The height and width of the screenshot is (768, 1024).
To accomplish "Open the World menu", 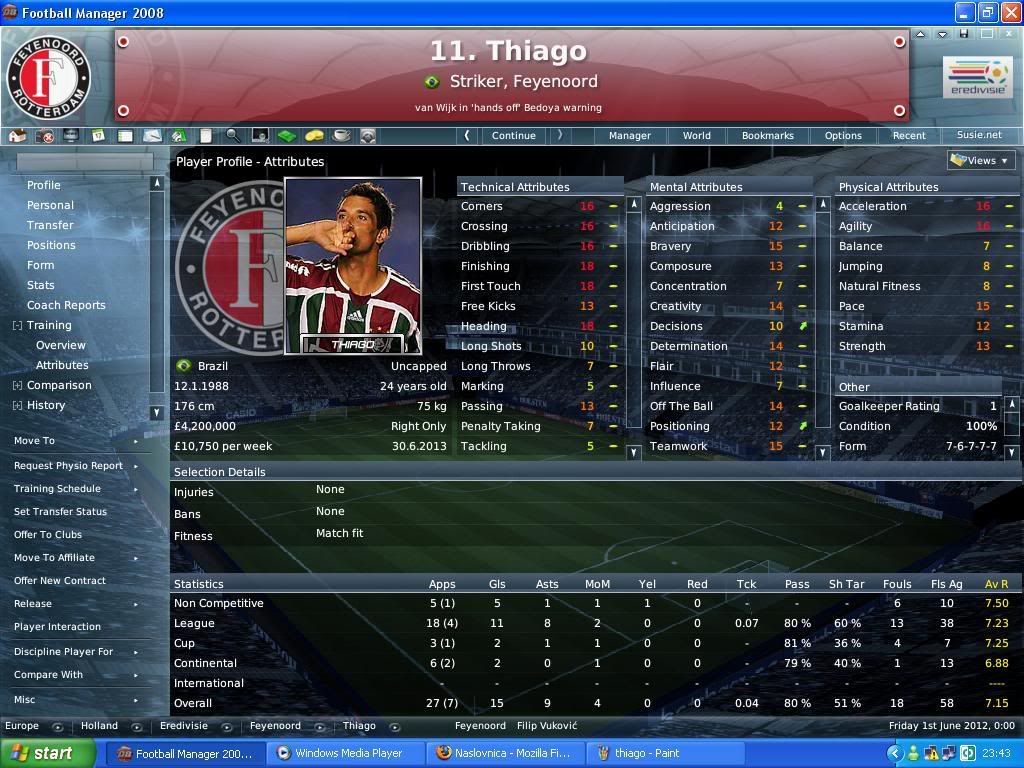I will pyautogui.click(x=697, y=135).
